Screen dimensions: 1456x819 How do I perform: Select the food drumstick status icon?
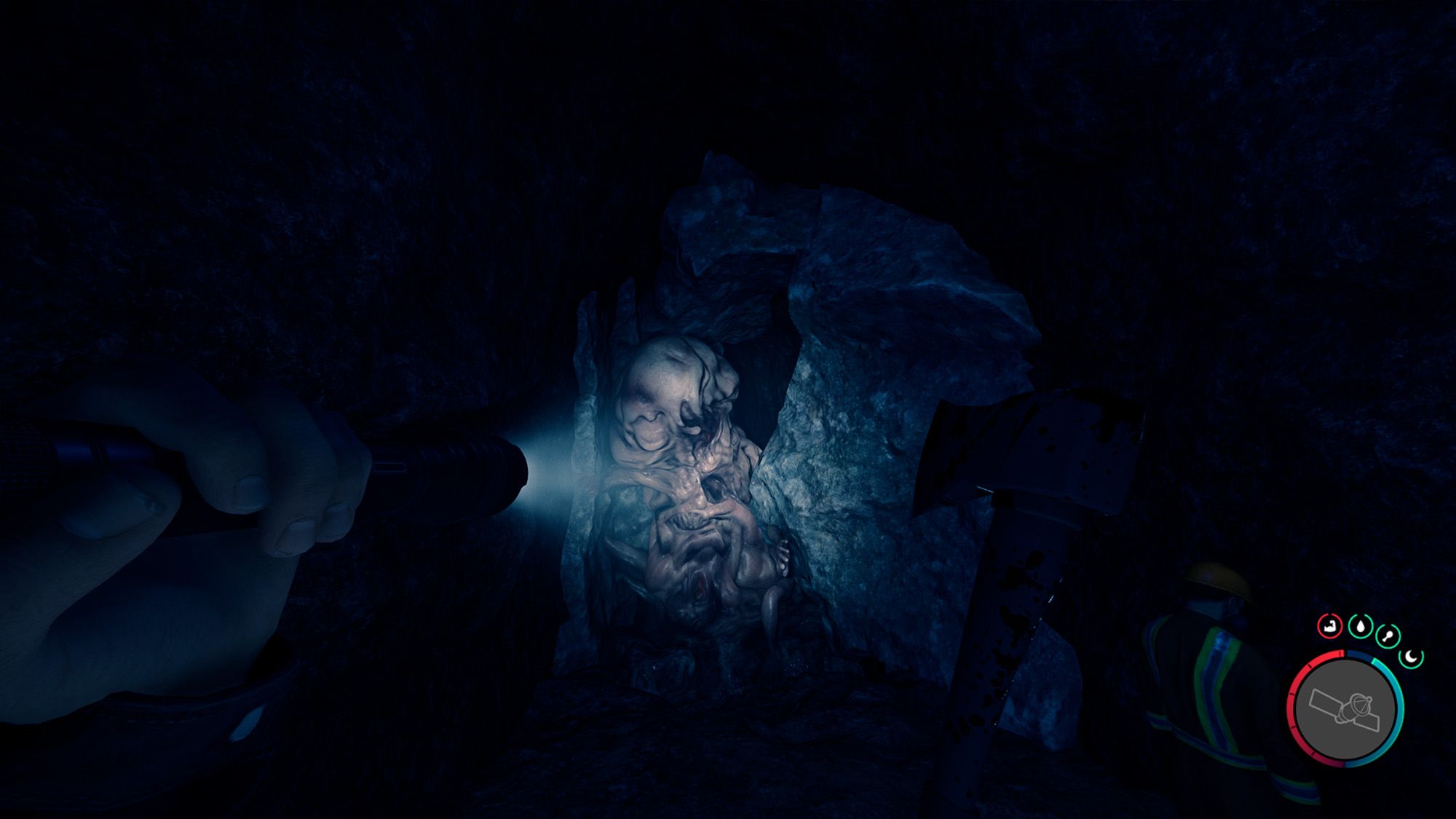1388,636
